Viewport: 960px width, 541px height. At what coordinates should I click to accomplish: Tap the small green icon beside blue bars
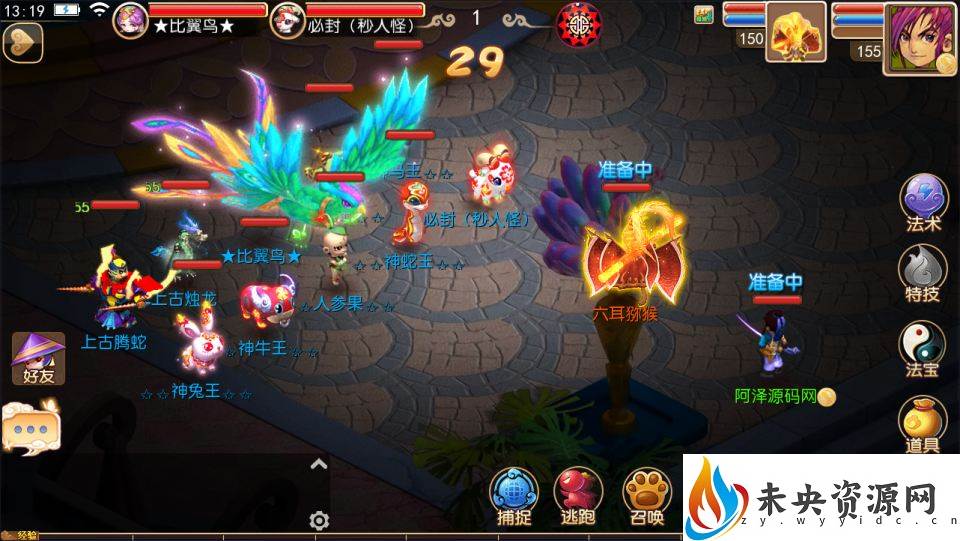pos(704,15)
